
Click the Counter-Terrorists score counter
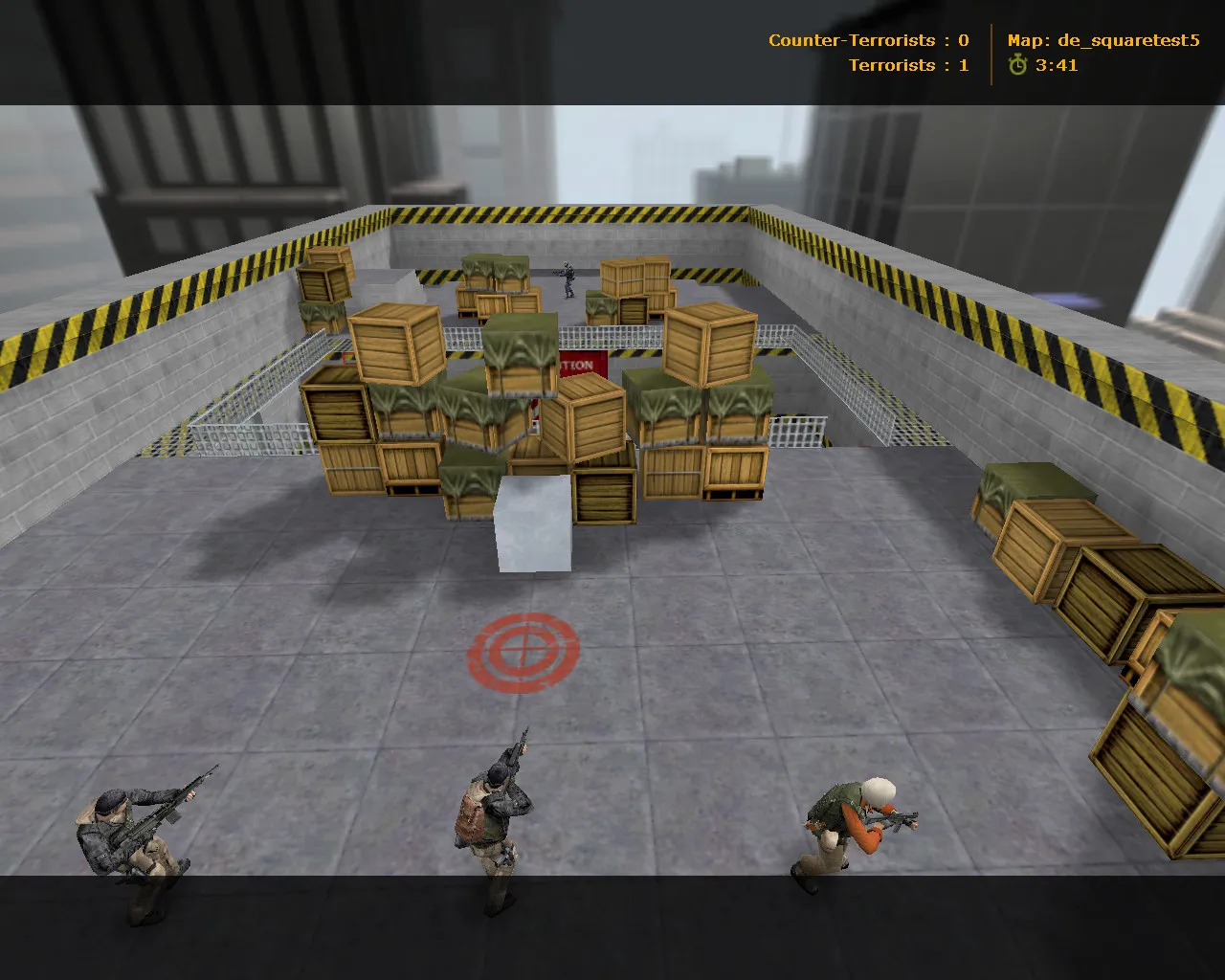(866, 40)
